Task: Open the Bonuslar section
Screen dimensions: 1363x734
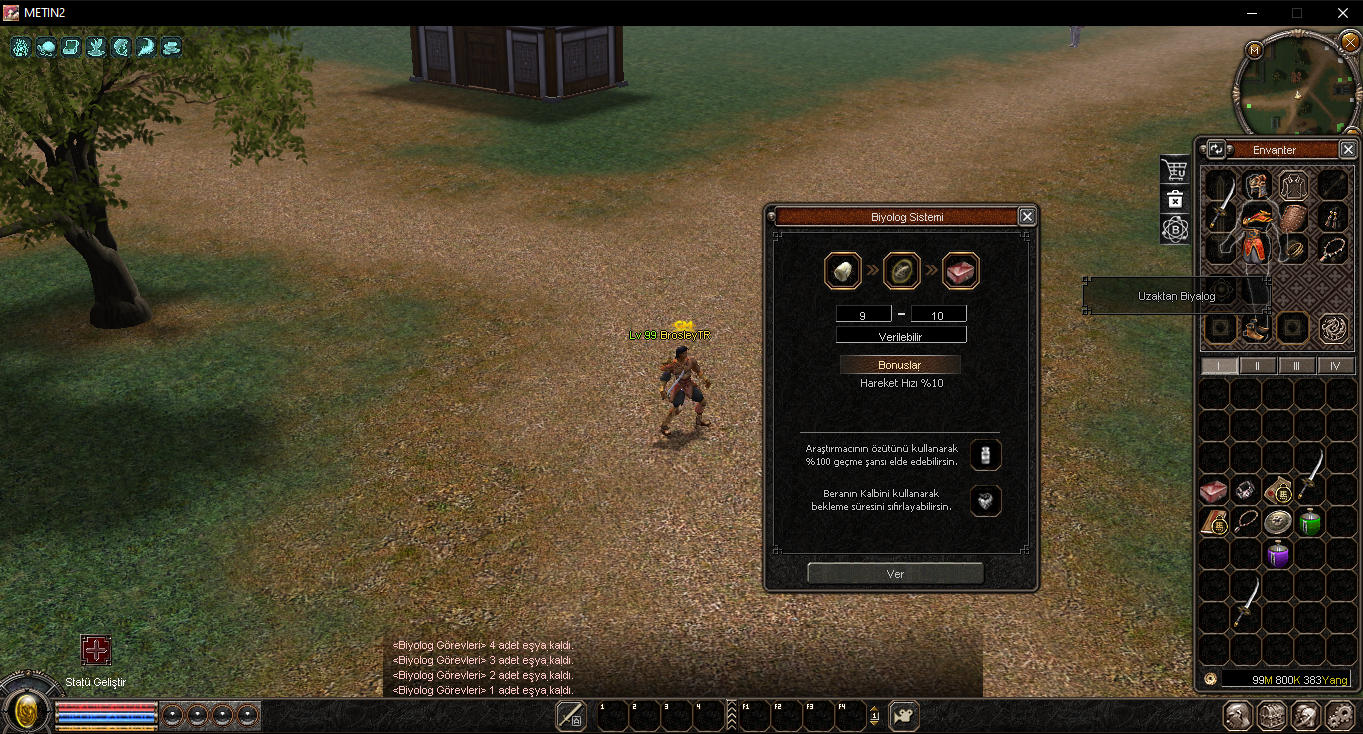Action: (x=900, y=365)
